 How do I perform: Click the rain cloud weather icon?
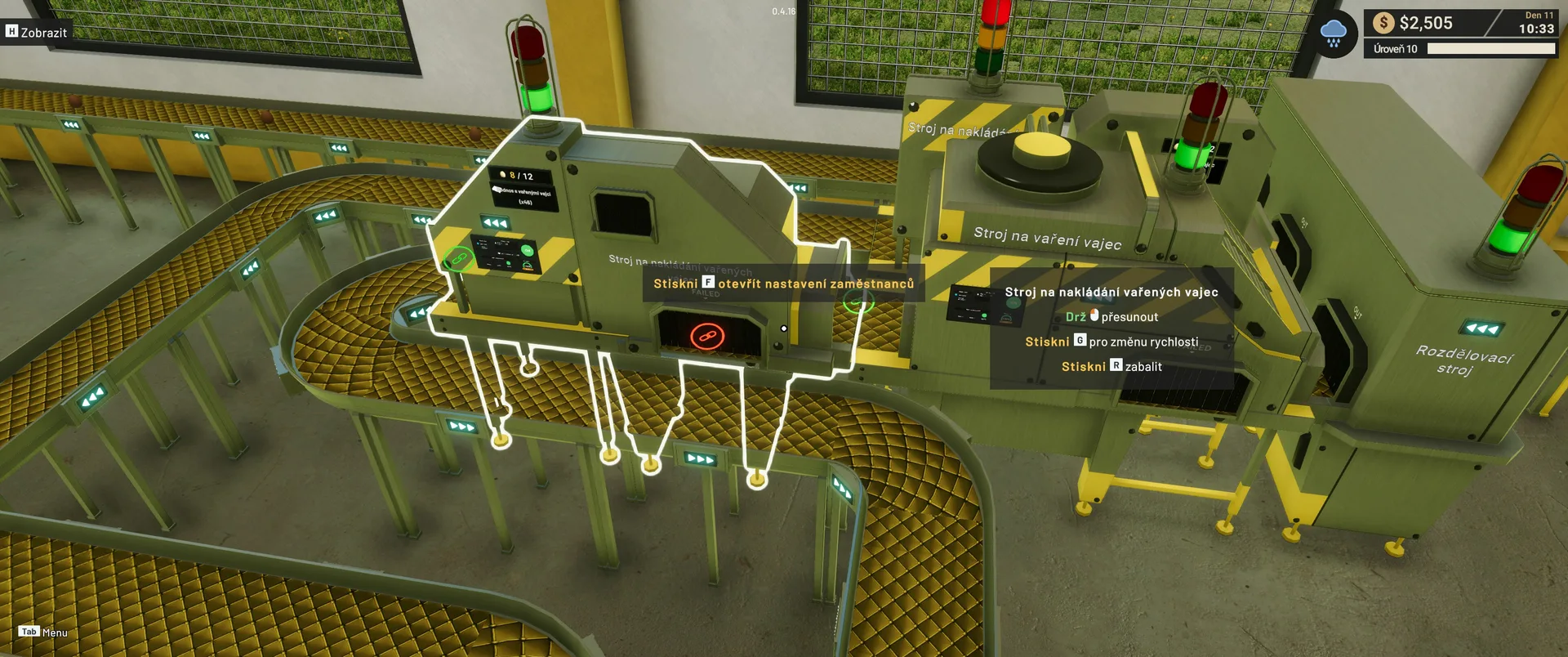coord(1333,34)
